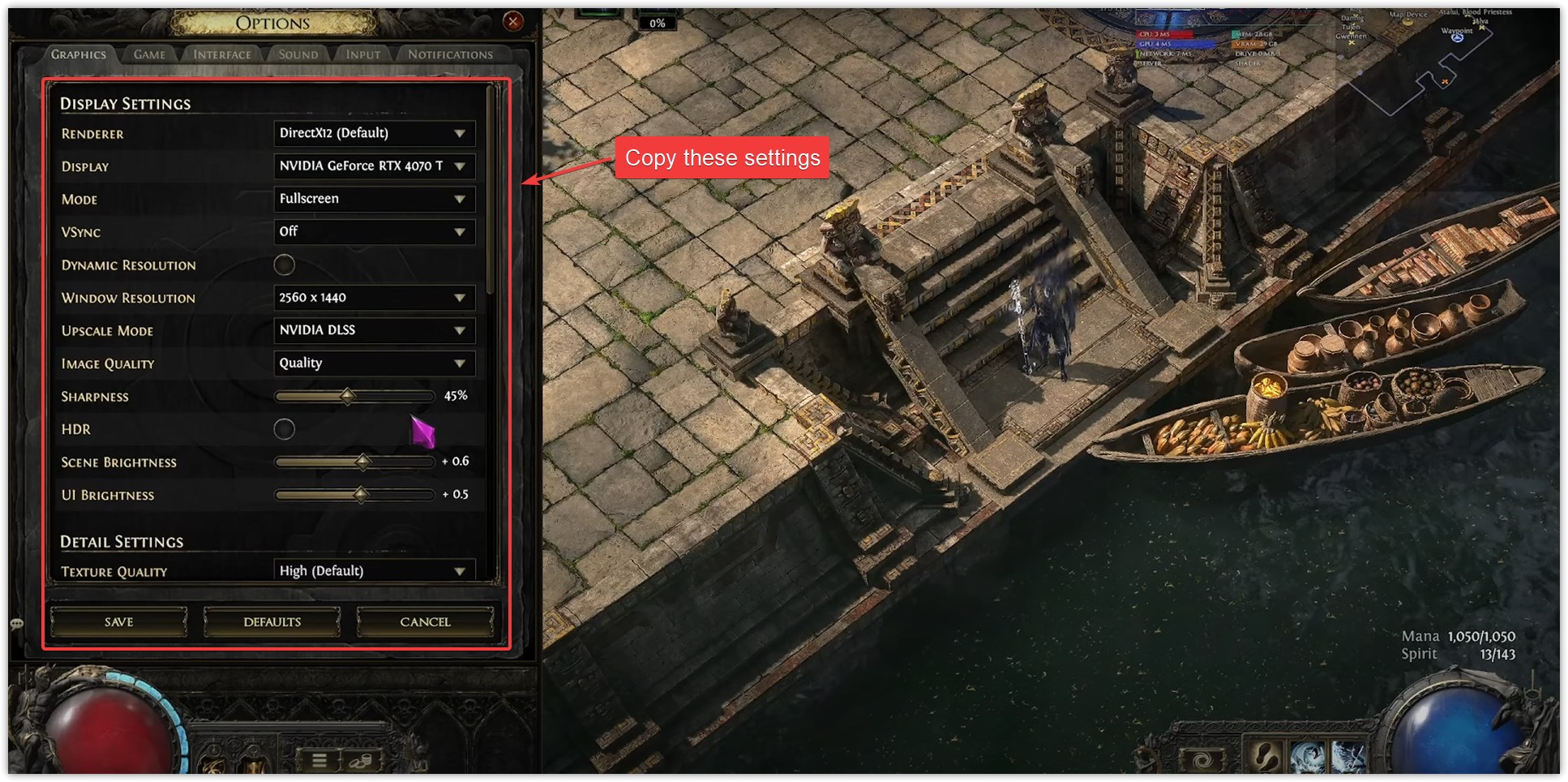This screenshot has width=1568, height=782.
Task: Open the Window Resolution dropdown
Action: pos(373,298)
